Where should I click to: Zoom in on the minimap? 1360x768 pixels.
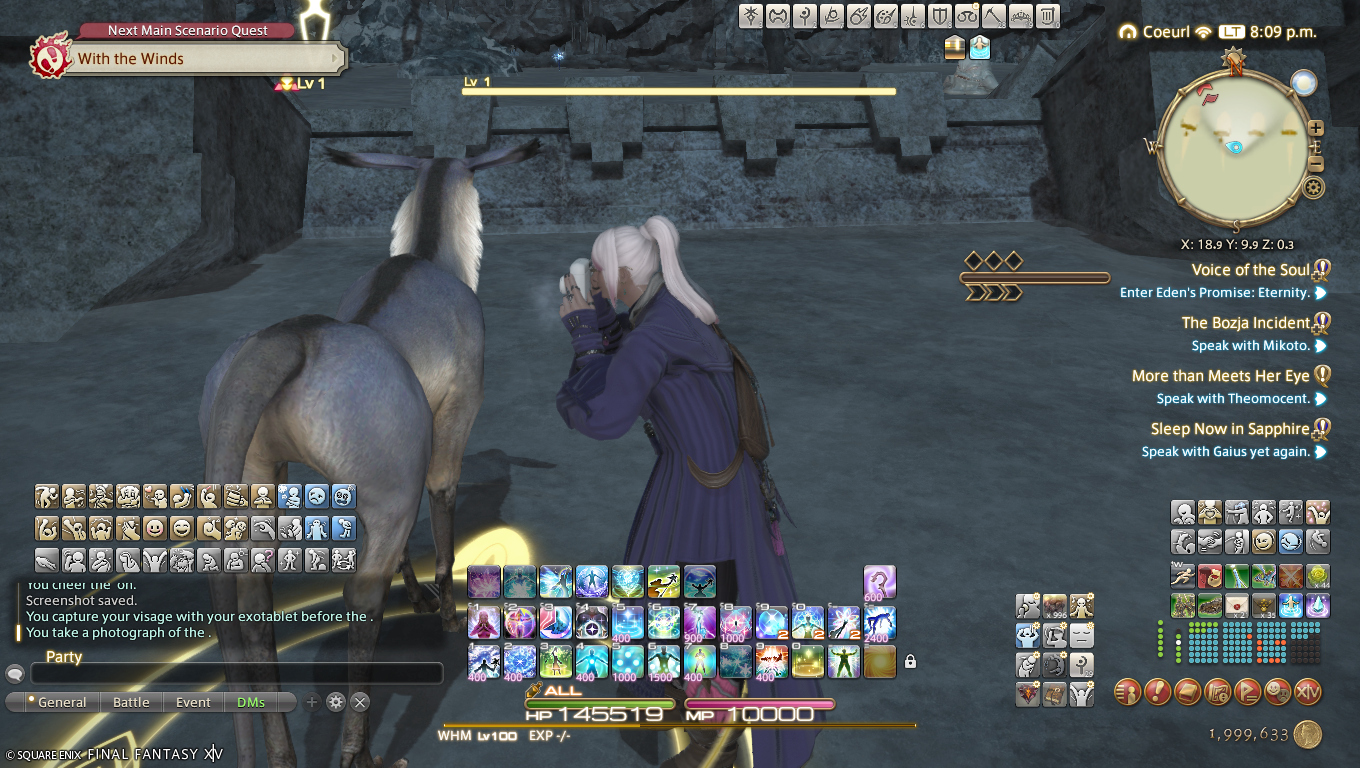coord(1316,128)
